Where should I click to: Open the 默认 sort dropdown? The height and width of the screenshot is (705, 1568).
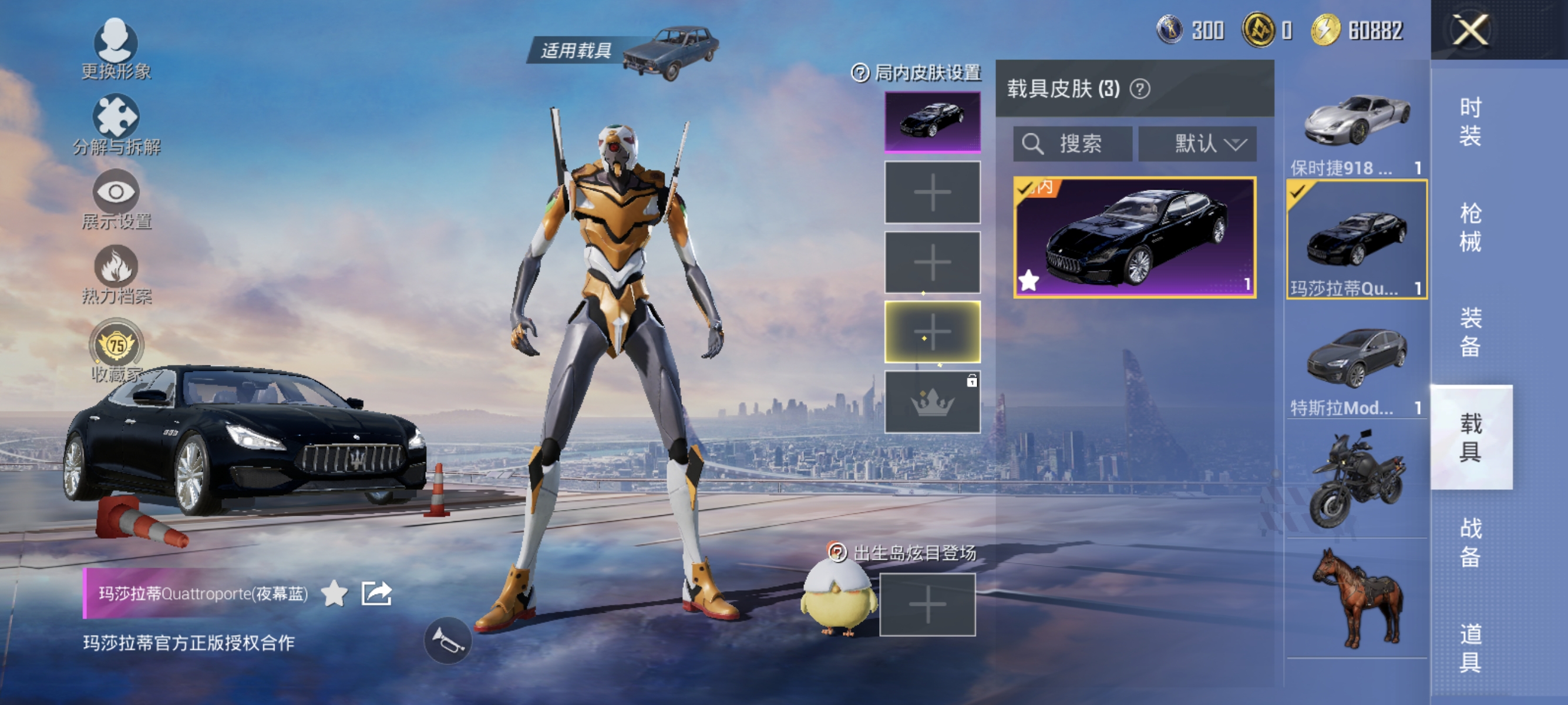pos(1197,145)
